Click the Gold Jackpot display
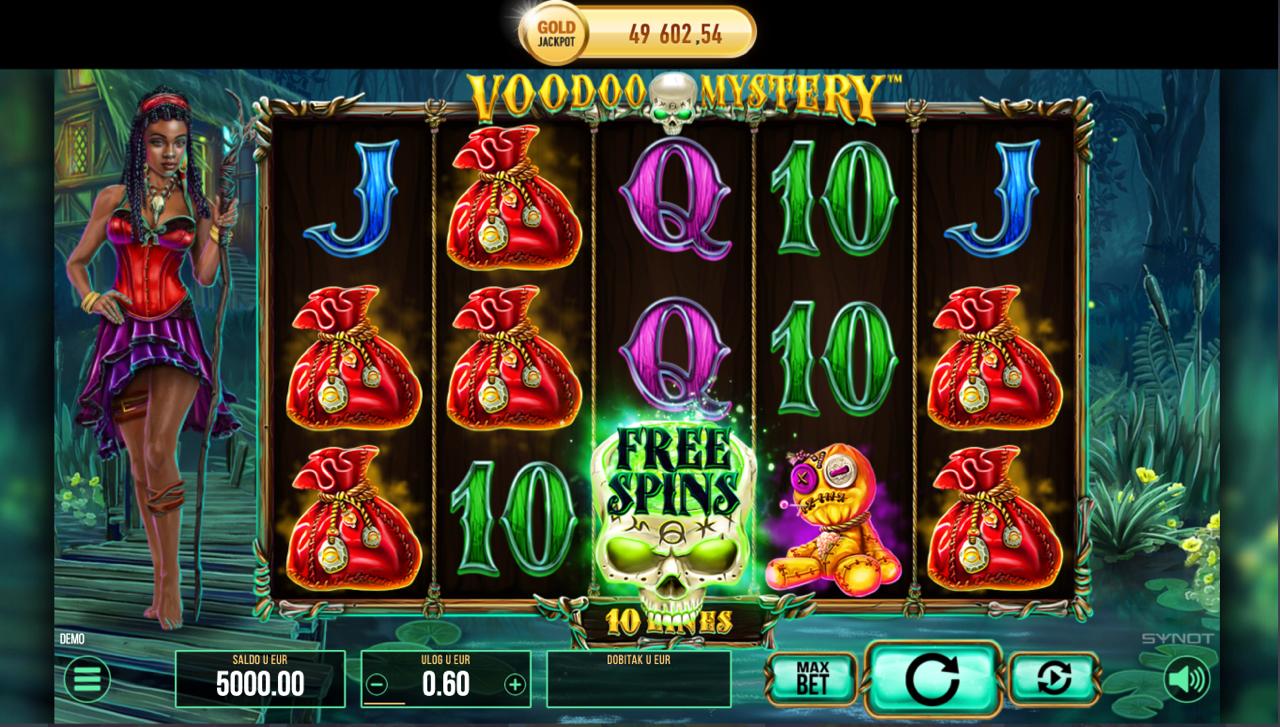The width and height of the screenshot is (1280, 727). (637, 34)
